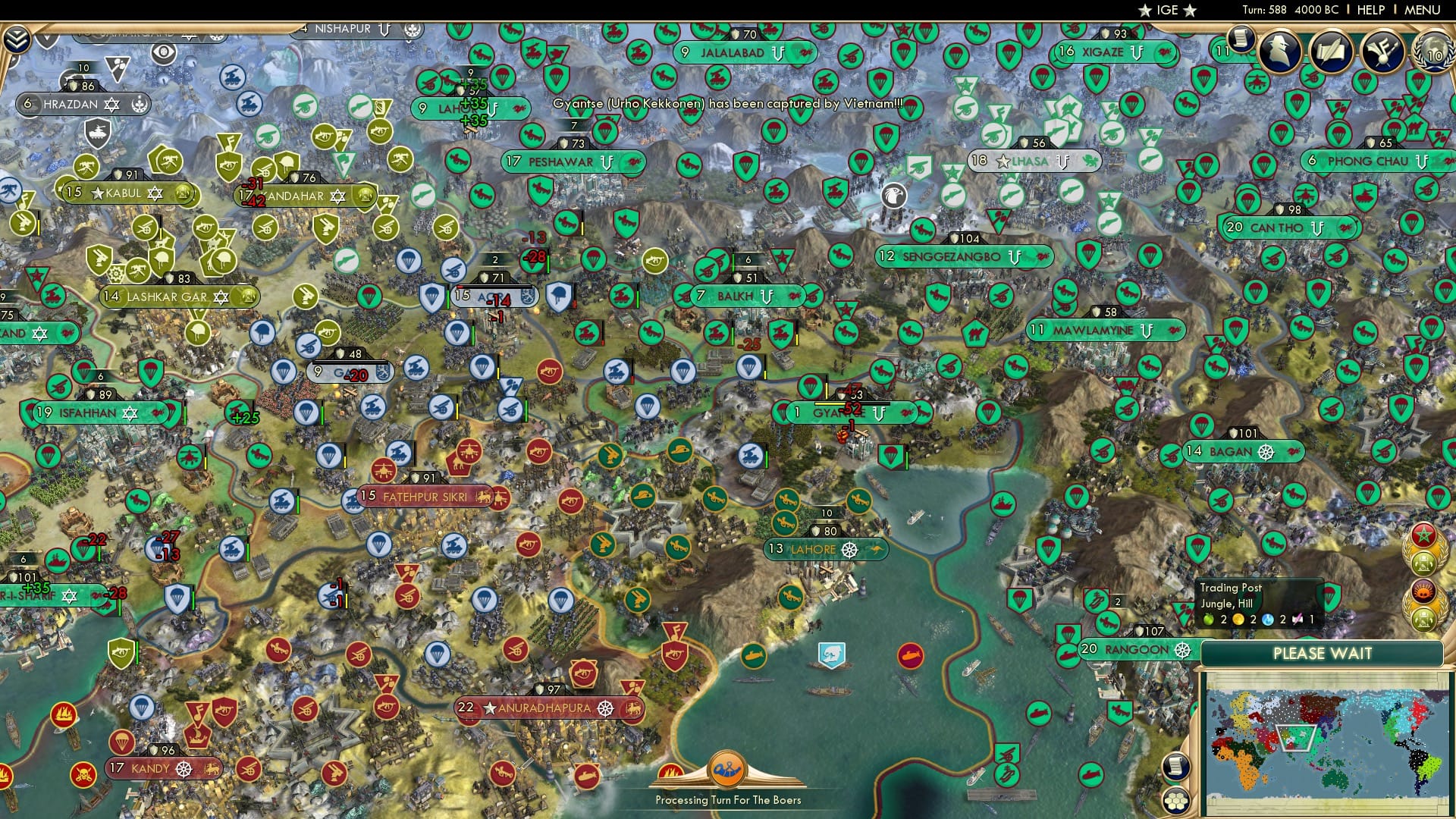
Task: Collapse the panel with the double-chevron arrow
Action: click(17, 39)
